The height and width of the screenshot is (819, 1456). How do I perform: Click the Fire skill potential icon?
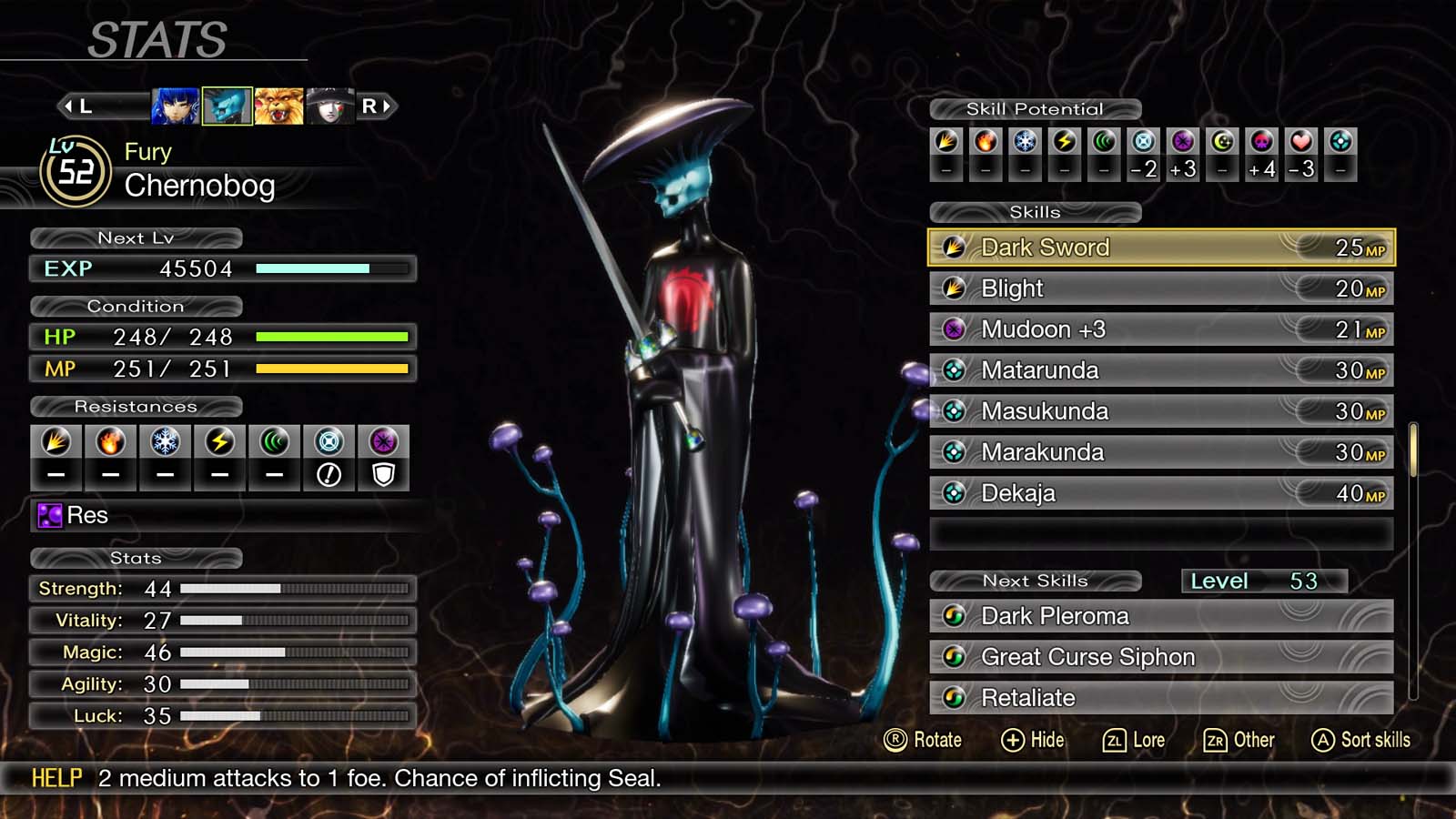pyautogui.click(x=985, y=141)
